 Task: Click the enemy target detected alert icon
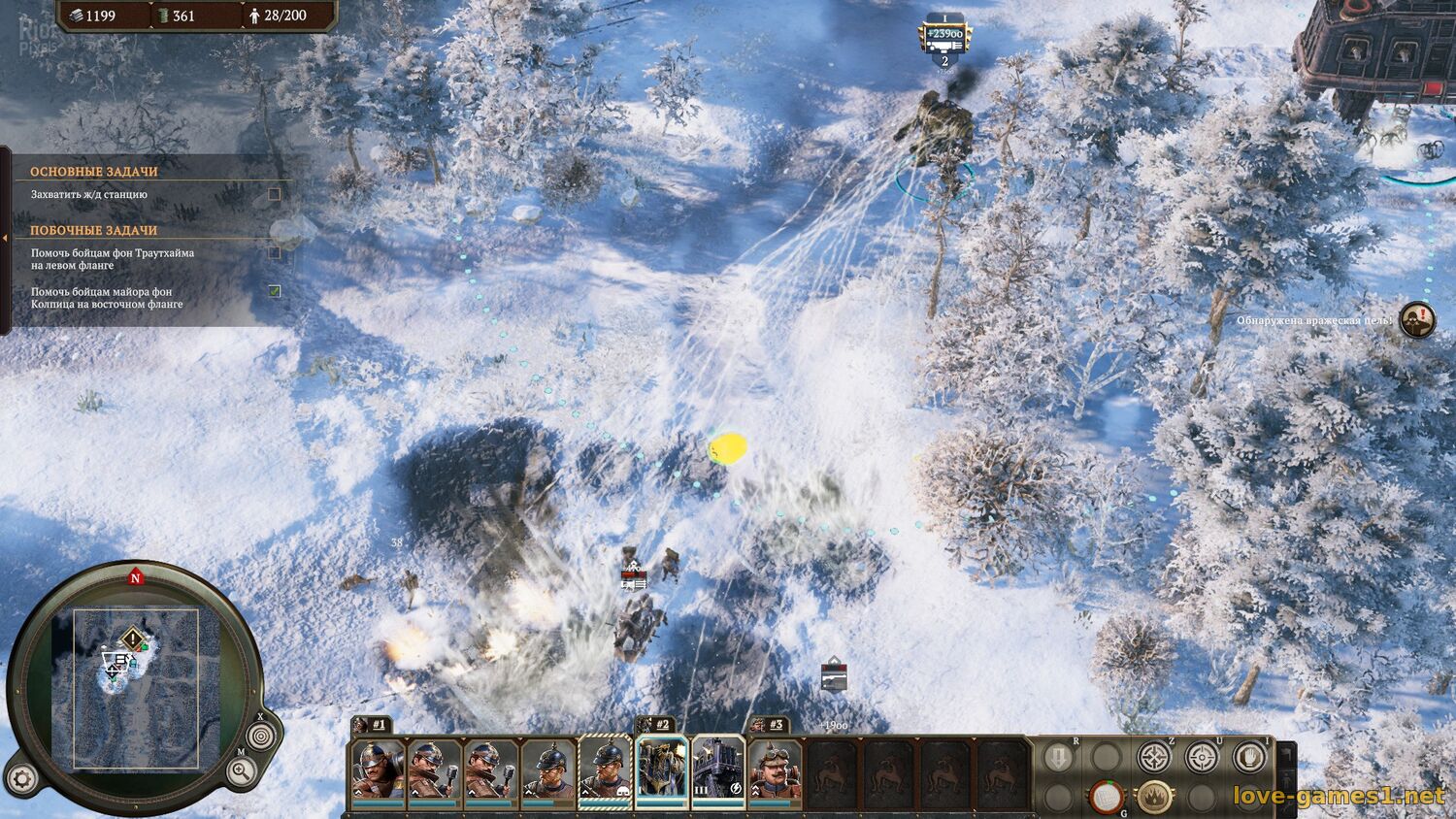[1417, 319]
